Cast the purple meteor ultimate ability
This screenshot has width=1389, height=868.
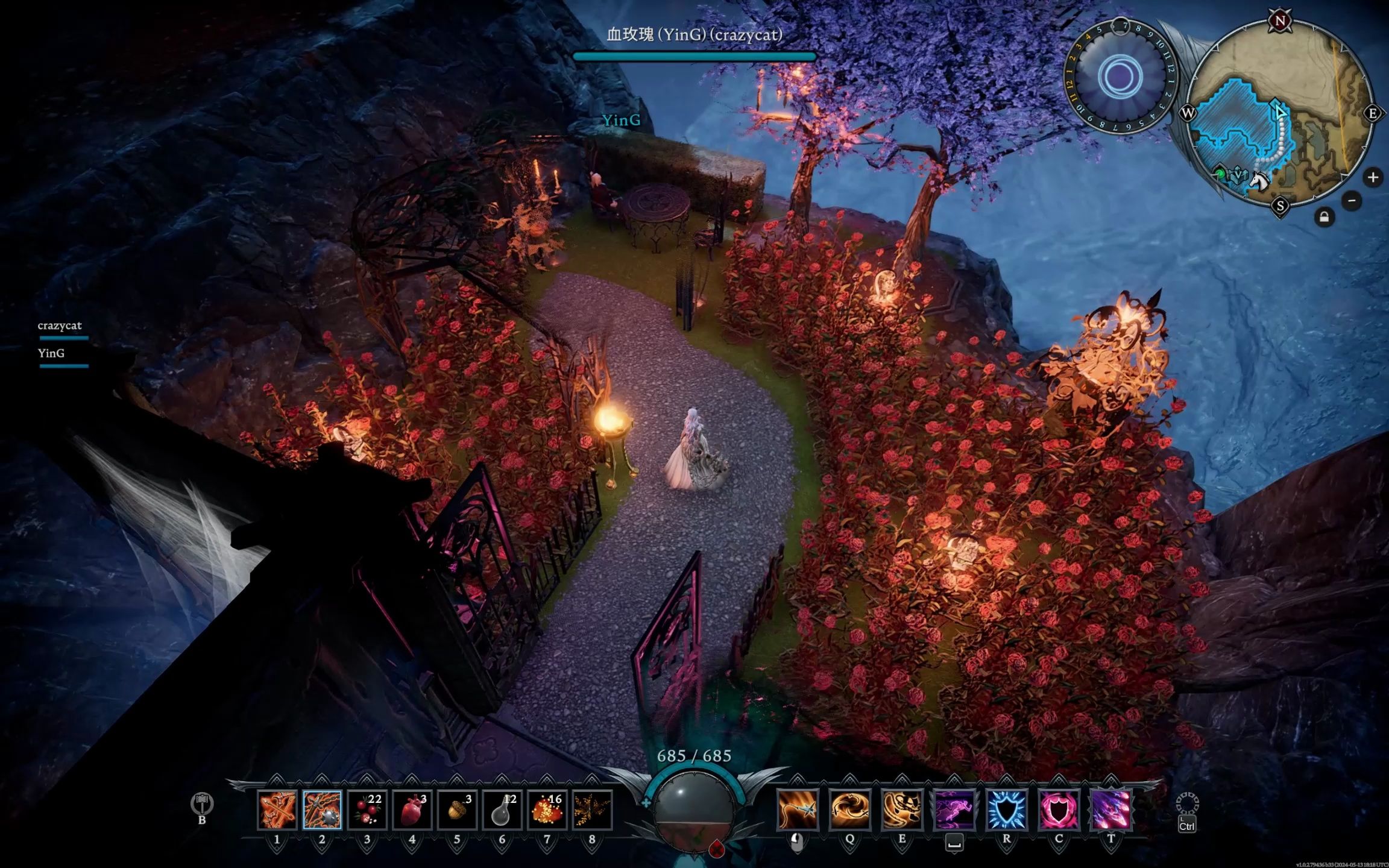point(1111,809)
